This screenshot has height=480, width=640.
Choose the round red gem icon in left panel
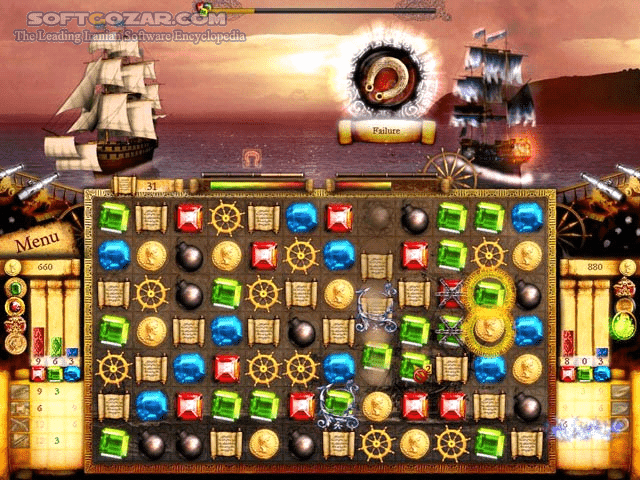16,306
